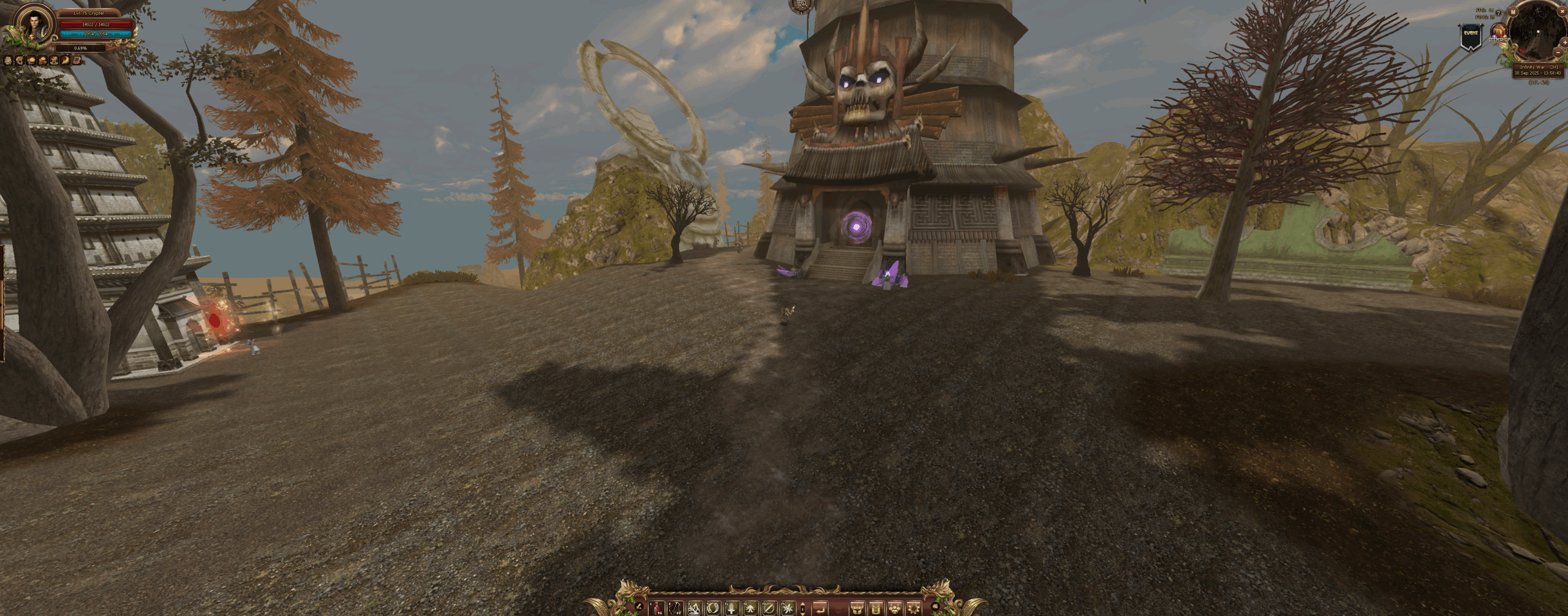
Task: Open the Event banner
Action: 1471,36
